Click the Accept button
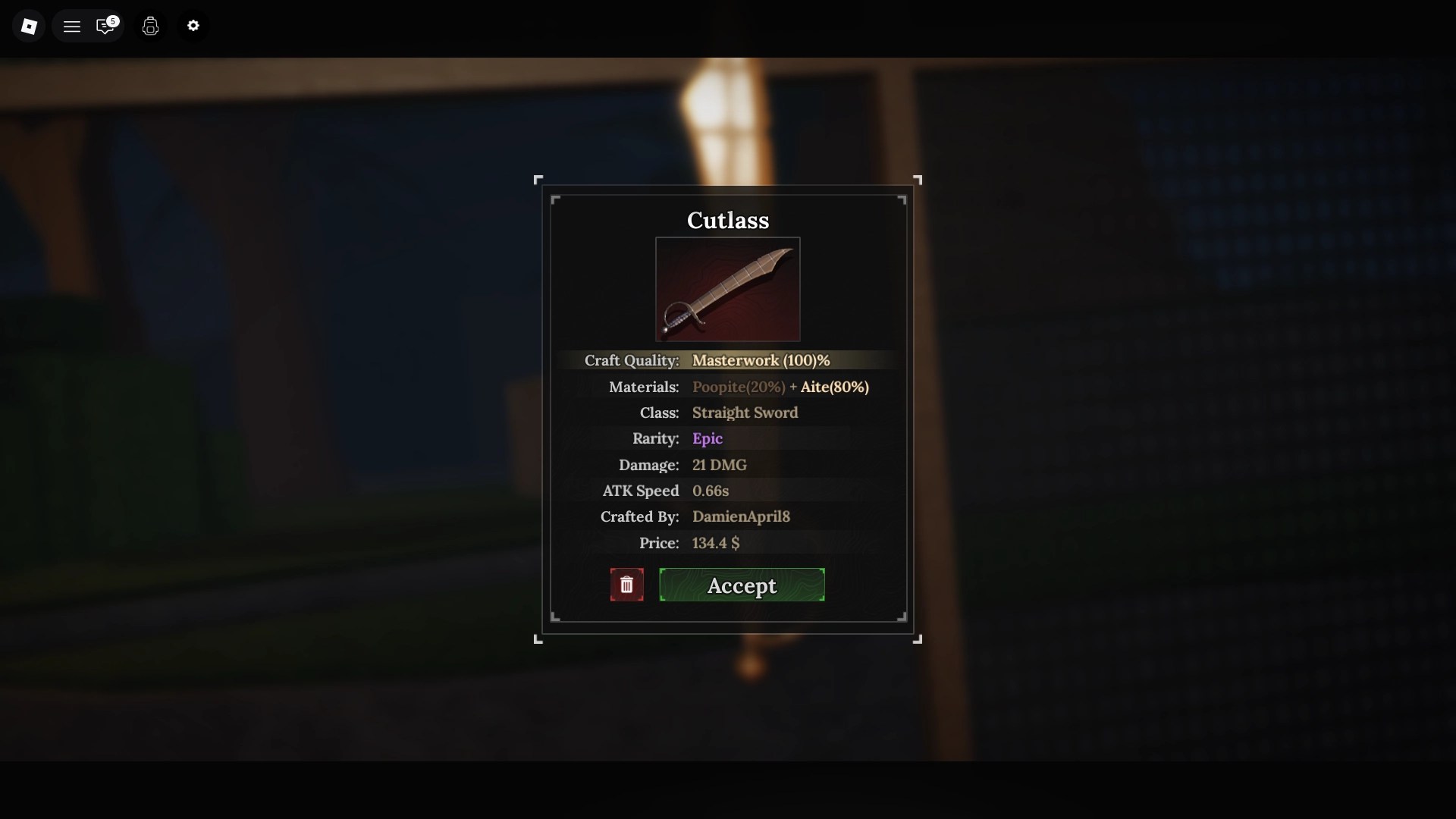 click(741, 585)
